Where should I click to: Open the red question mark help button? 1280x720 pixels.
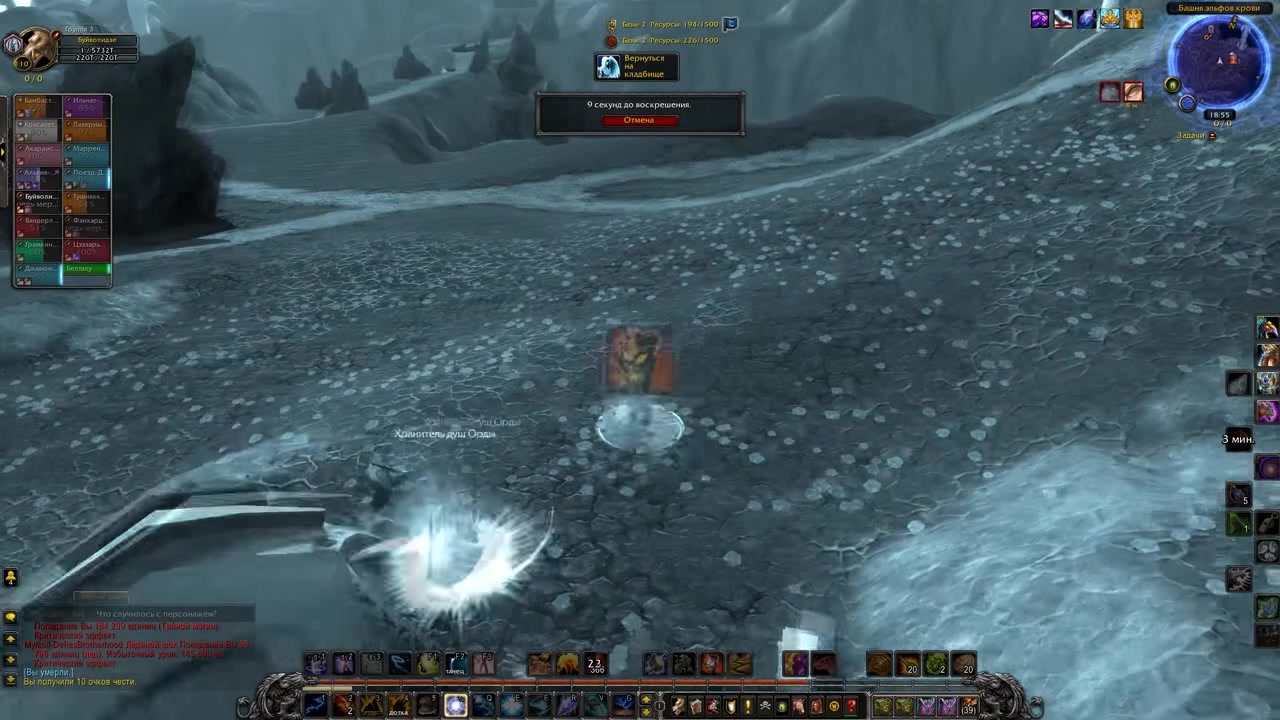[x=851, y=706]
